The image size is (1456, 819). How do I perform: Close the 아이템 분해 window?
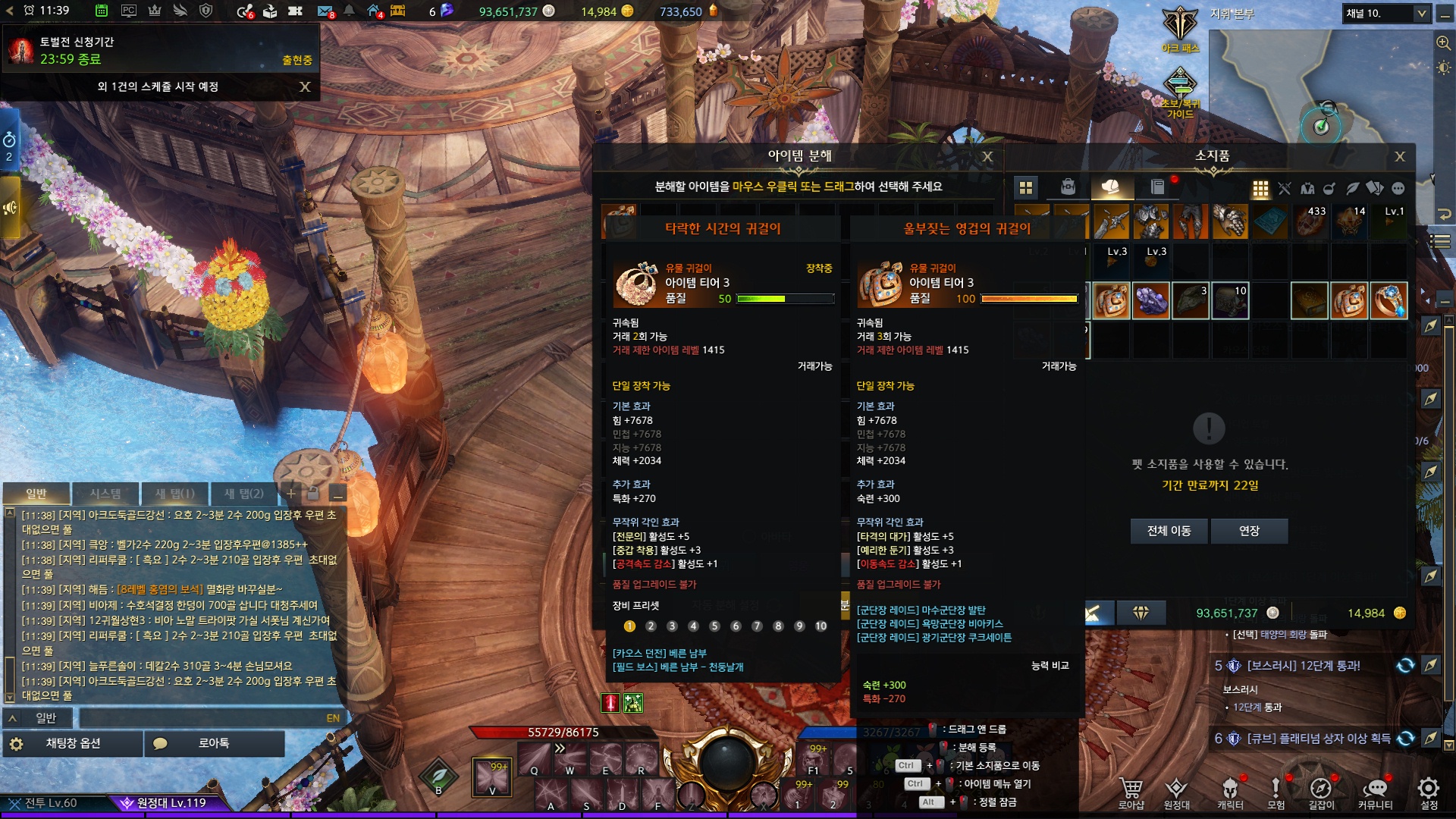click(x=987, y=157)
